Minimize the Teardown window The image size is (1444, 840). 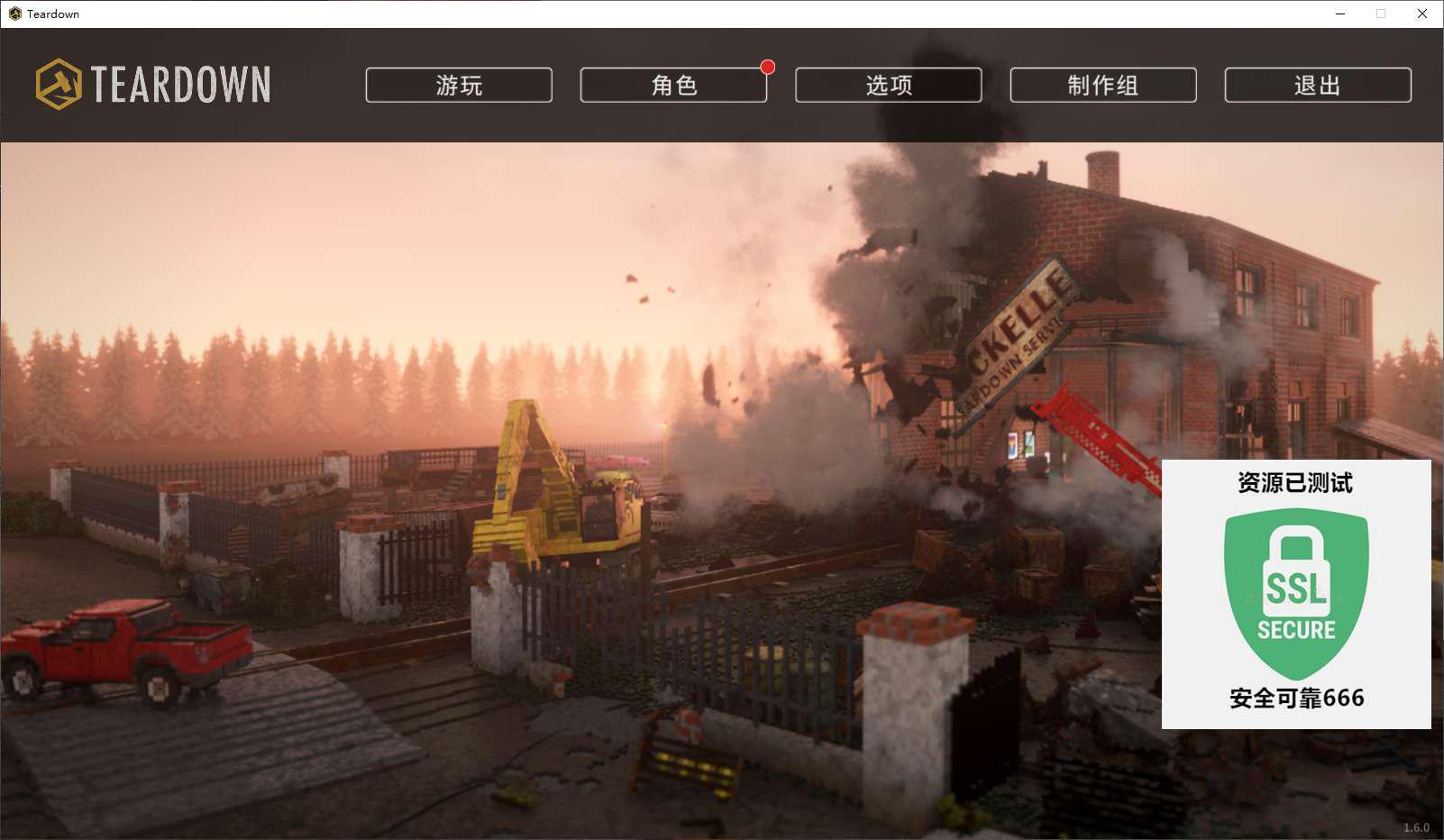(1340, 14)
